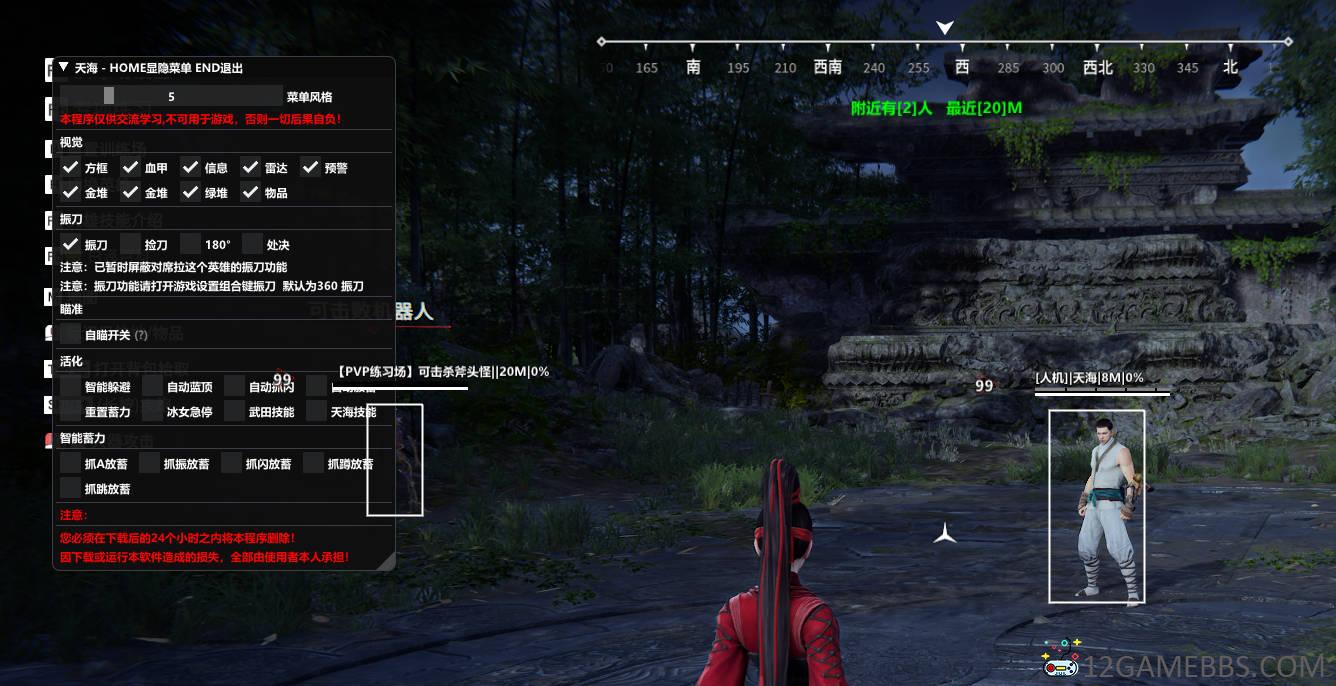
Task: Uncheck the 物品 checkbox
Action: pos(250,193)
